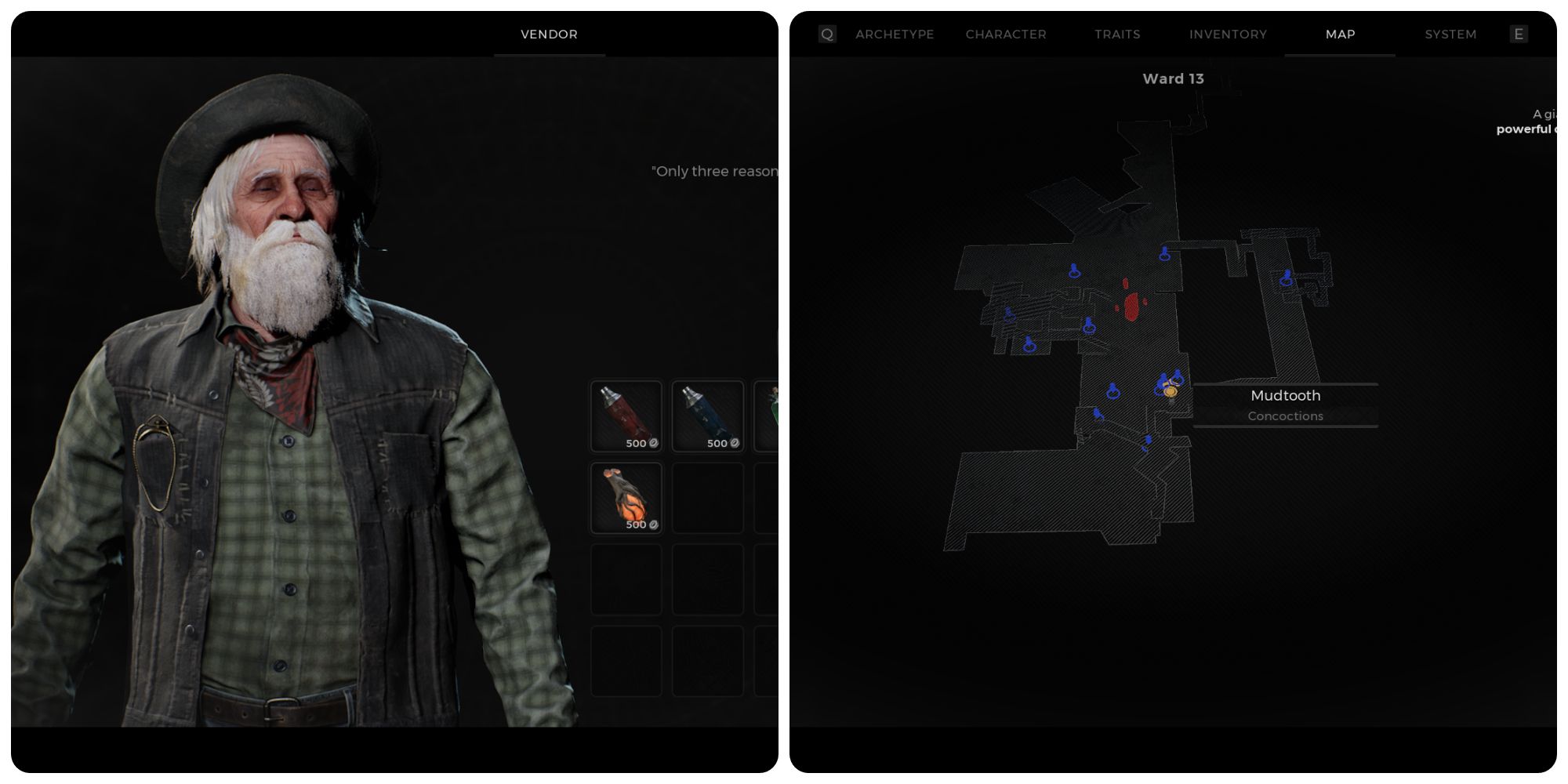Open the CHARACTER tab
The width and height of the screenshot is (1568, 784).
pos(1006,34)
